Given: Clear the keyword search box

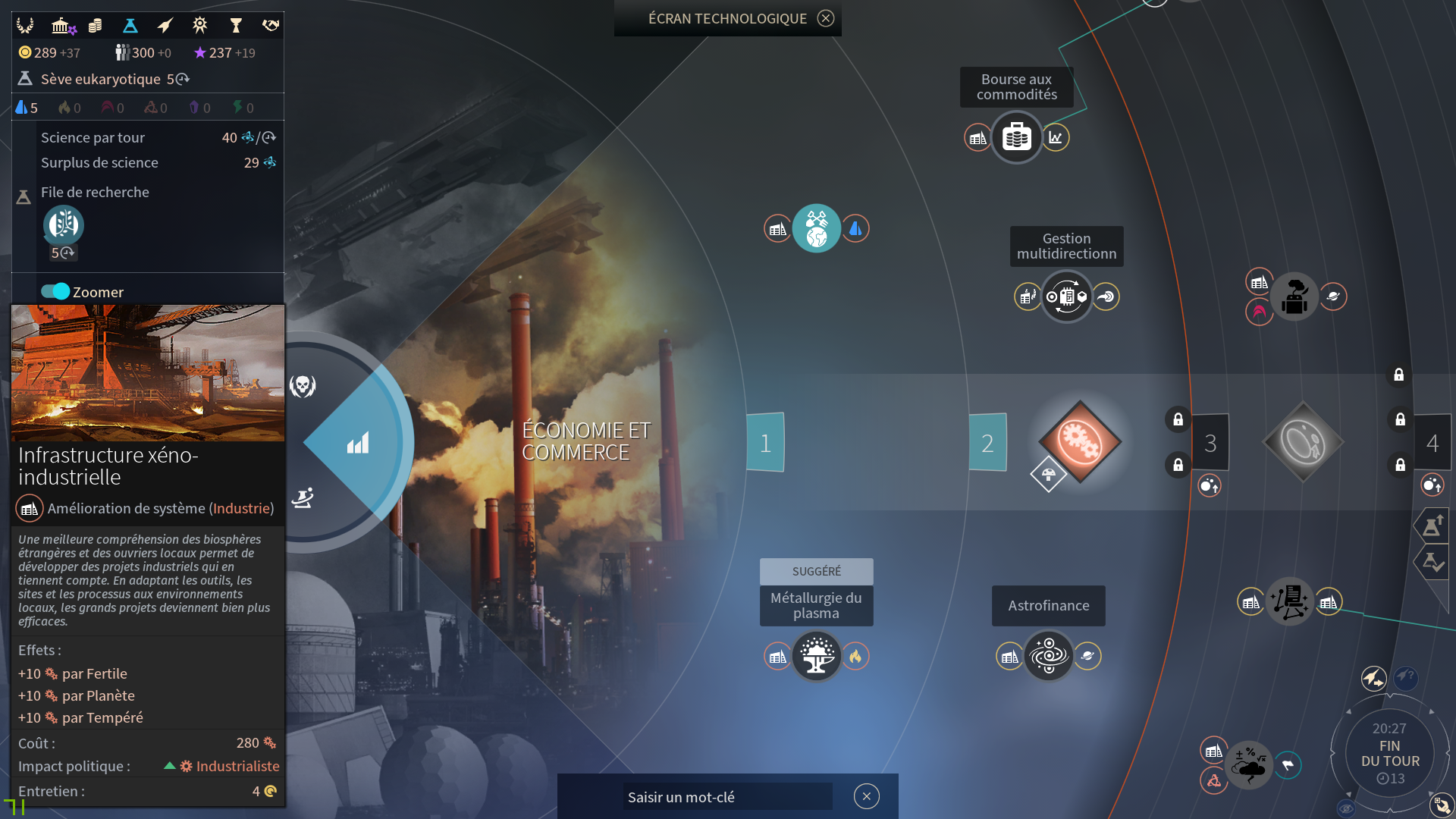Looking at the screenshot, I should click(866, 796).
